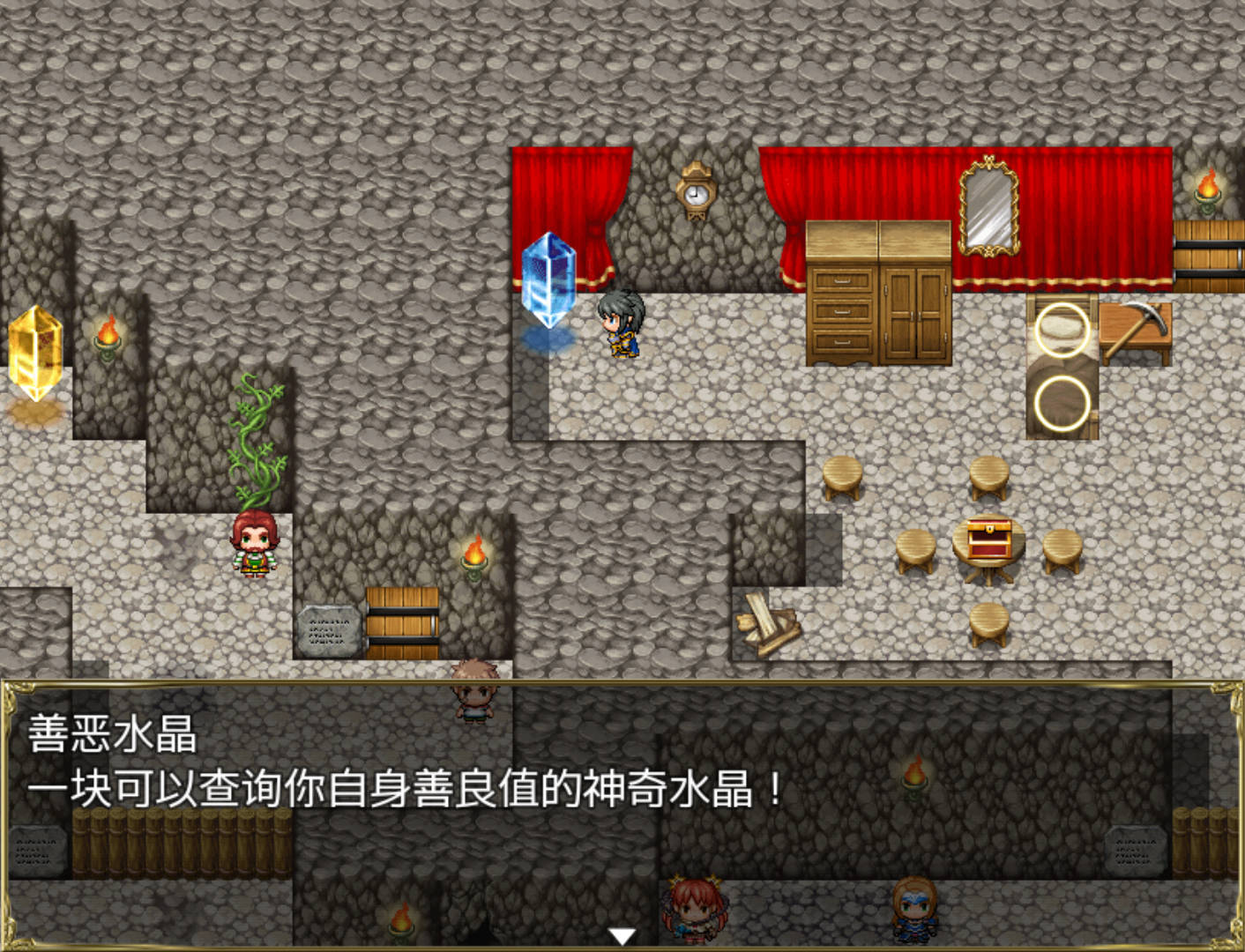Click the yellow crystal on the left ledge
1245x952 pixels.
pyautogui.click(x=35, y=353)
